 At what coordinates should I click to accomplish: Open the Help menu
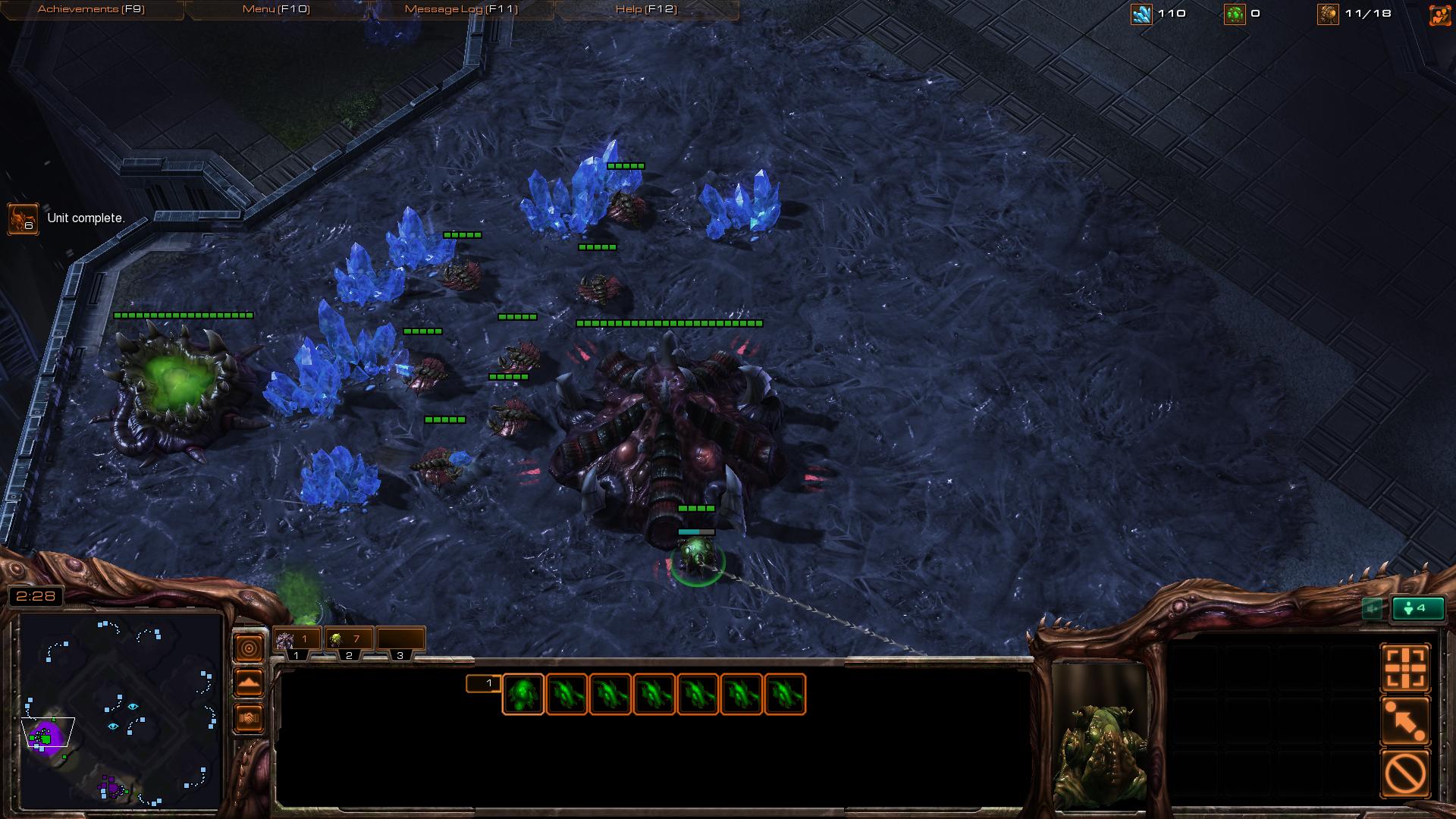point(646,9)
